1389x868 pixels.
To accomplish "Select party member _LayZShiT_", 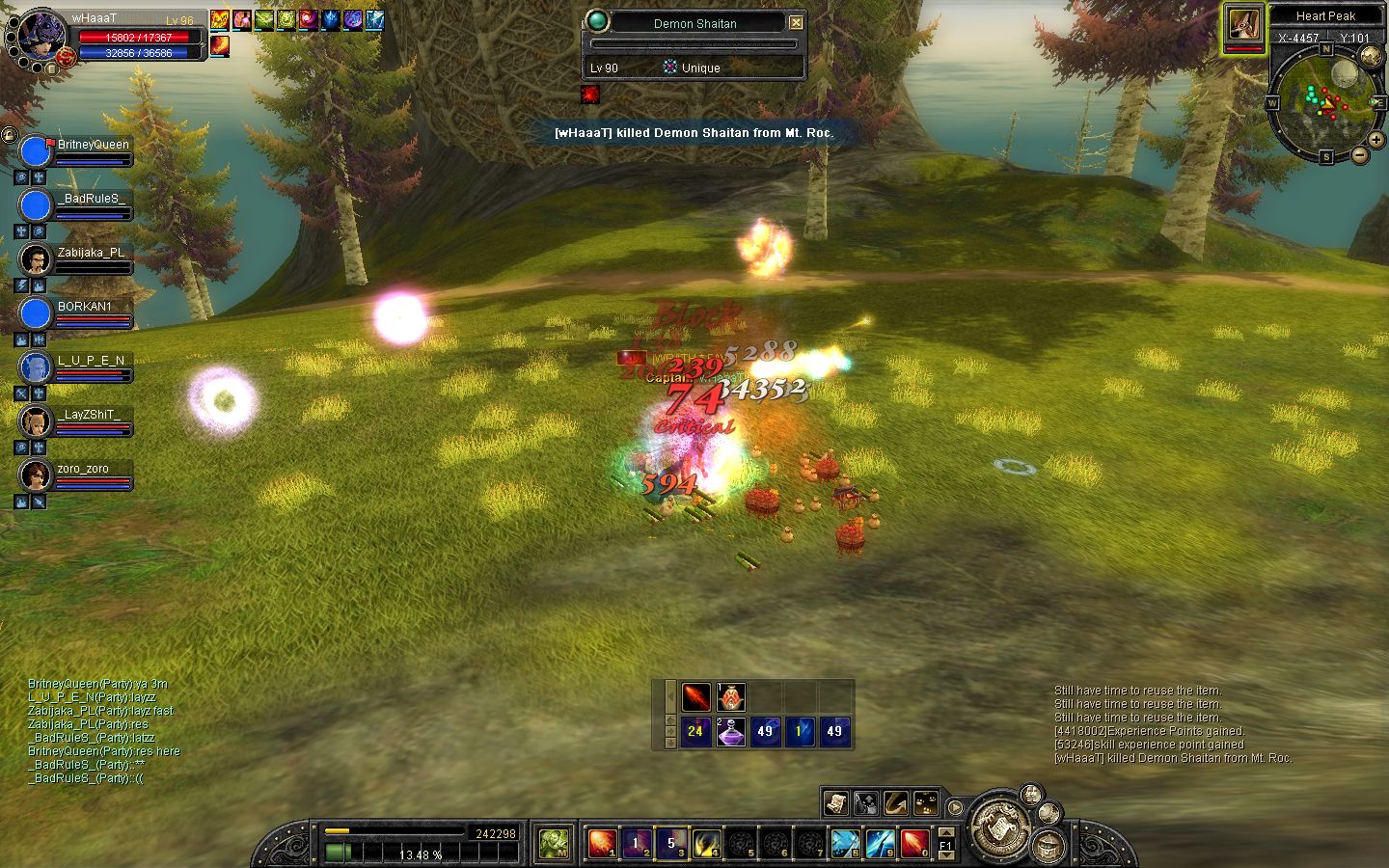I will click(35, 421).
